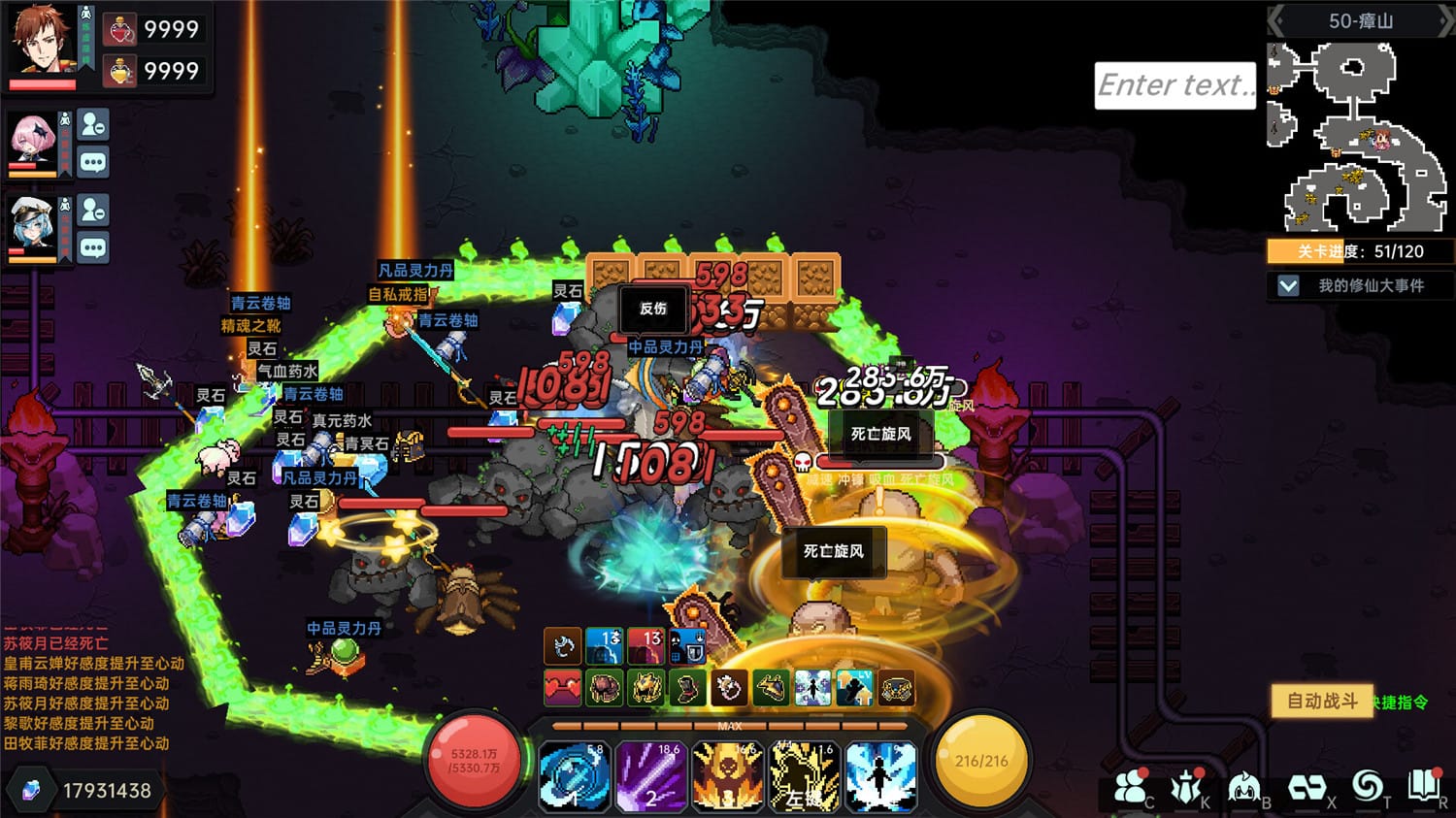Remove the blue-haired captain companion from party
The image size is (1456, 818).
click(x=93, y=210)
